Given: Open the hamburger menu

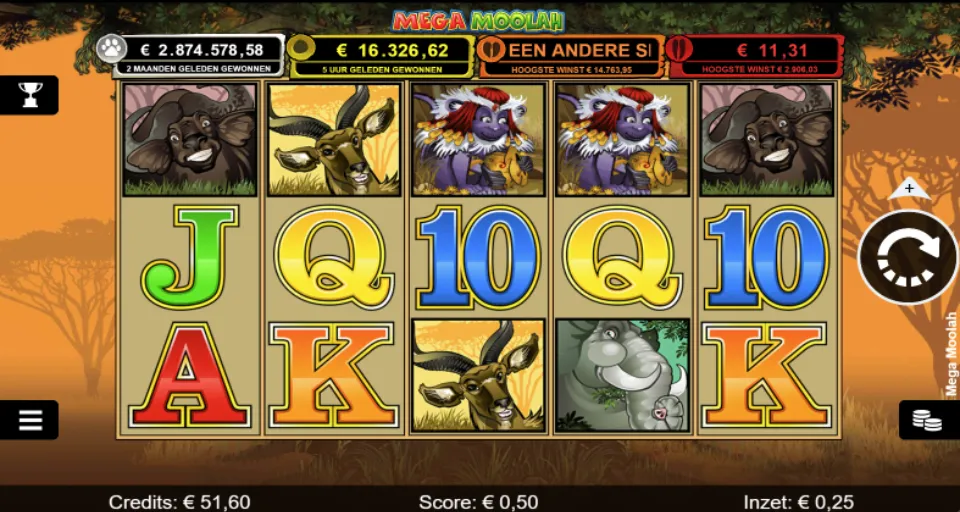Looking at the screenshot, I should point(30,420).
